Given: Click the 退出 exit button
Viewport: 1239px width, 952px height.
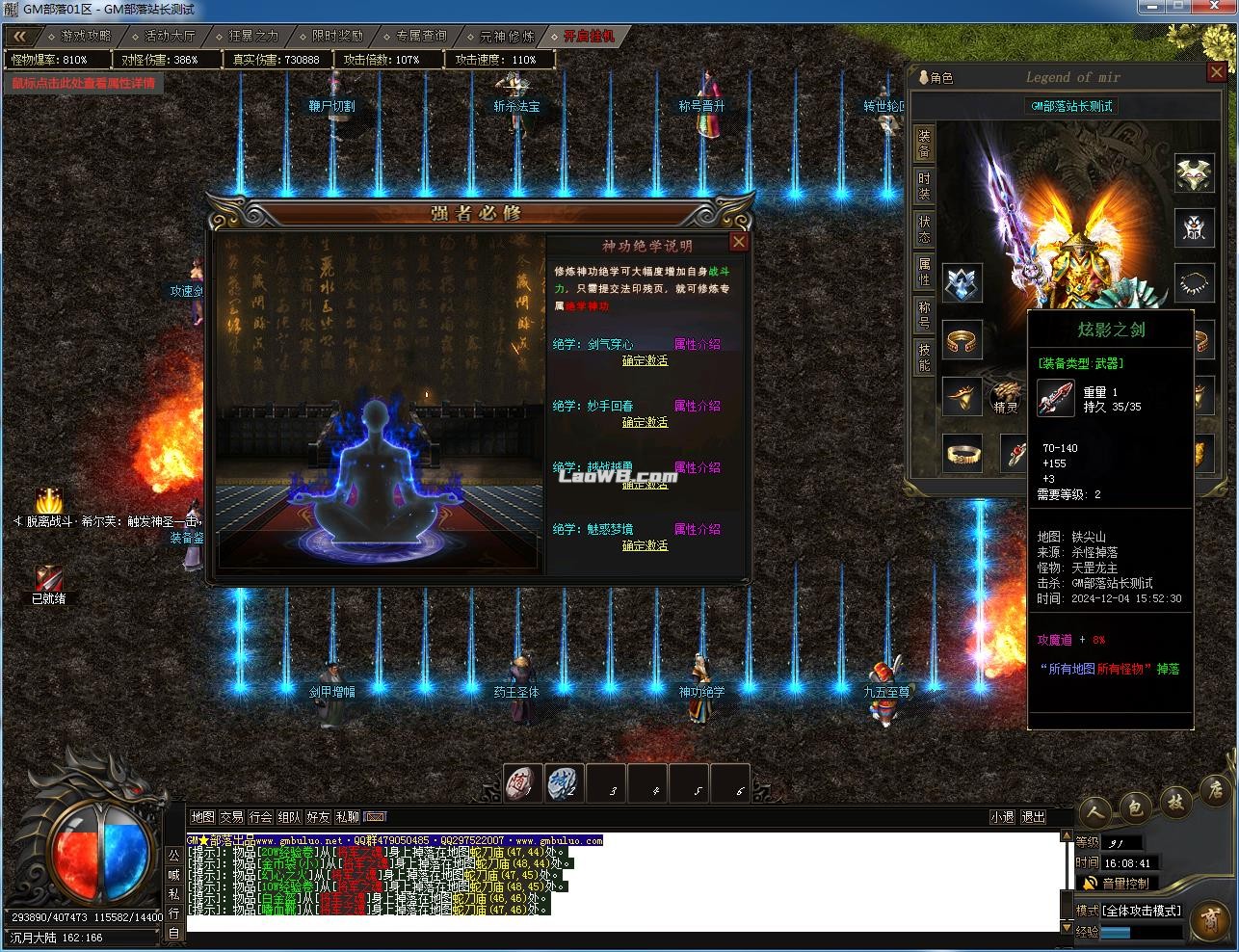Looking at the screenshot, I should pyautogui.click(x=1033, y=817).
